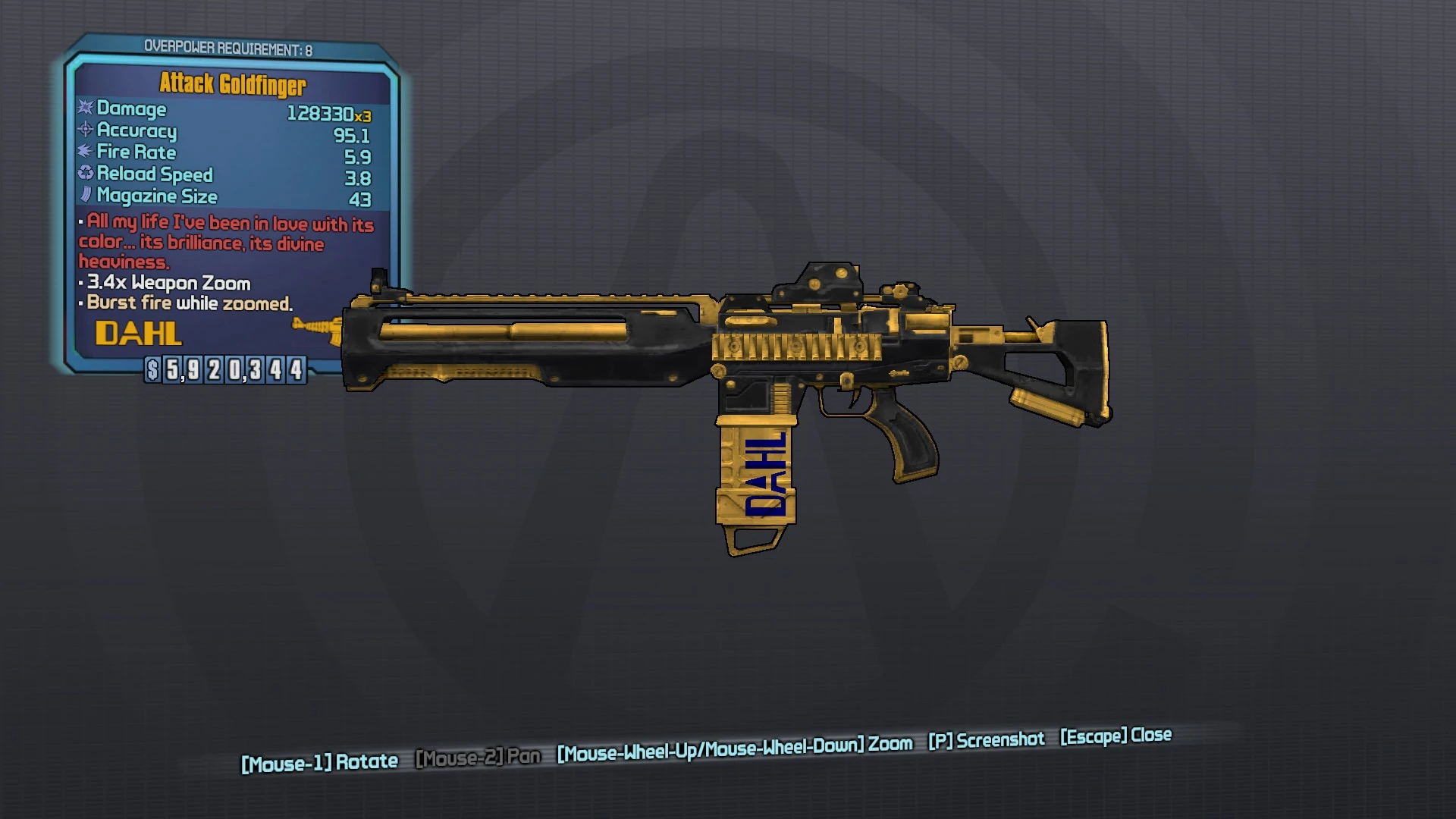Select the dollar sign on the price tag

pos(152,372)
